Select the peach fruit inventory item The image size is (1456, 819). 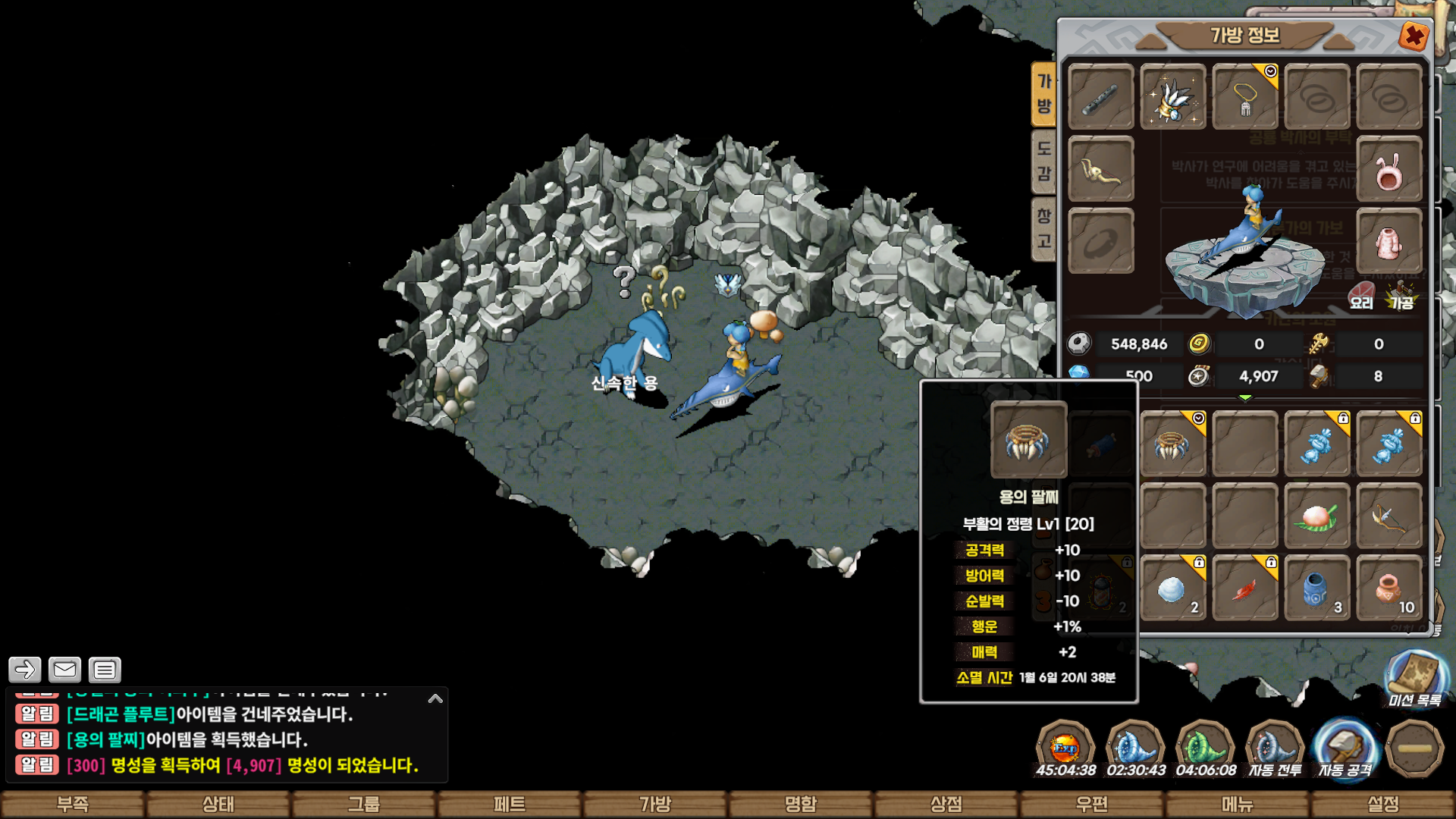(x=1316, y=516)
